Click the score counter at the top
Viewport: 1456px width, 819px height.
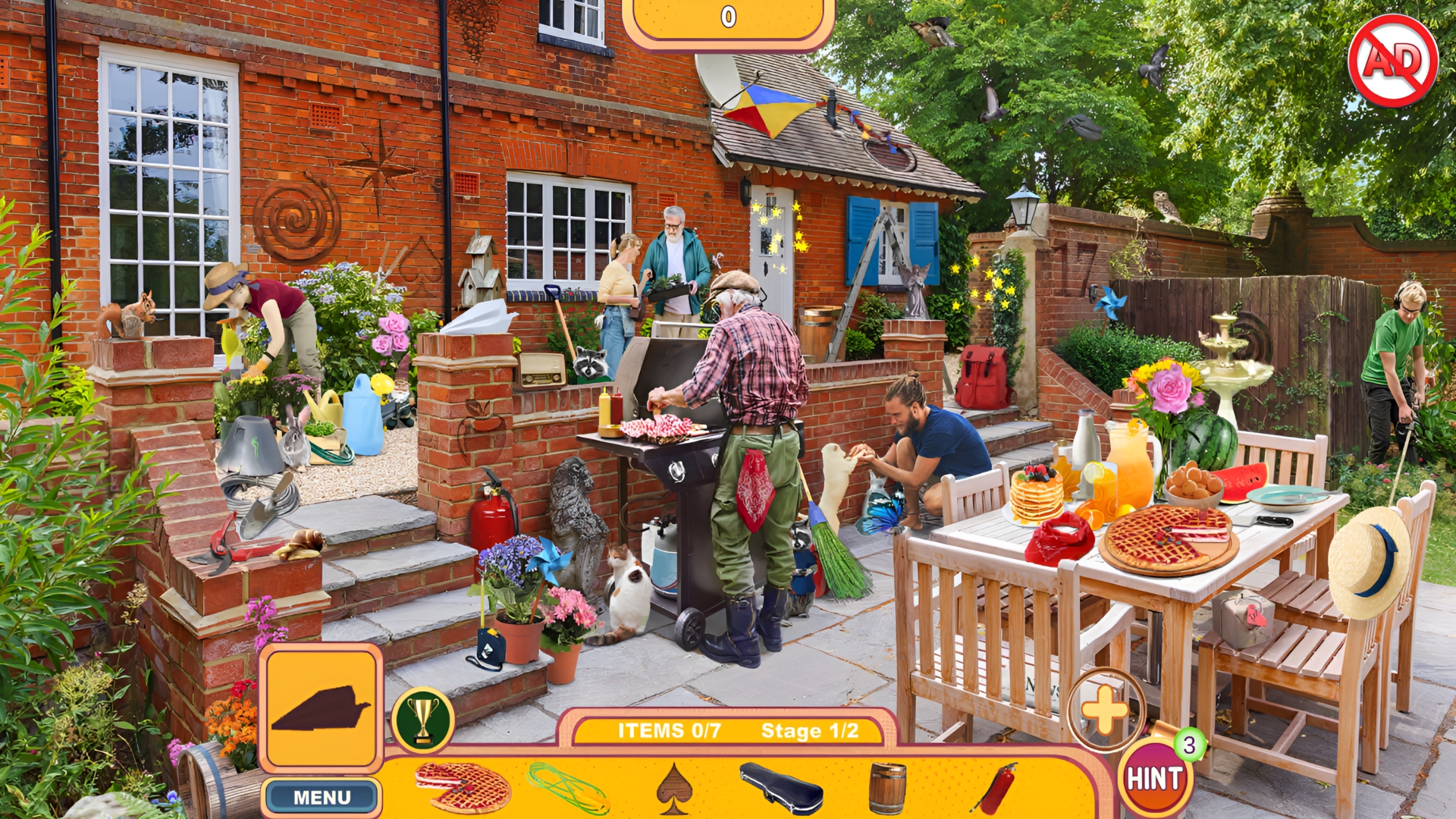point(726,14)
